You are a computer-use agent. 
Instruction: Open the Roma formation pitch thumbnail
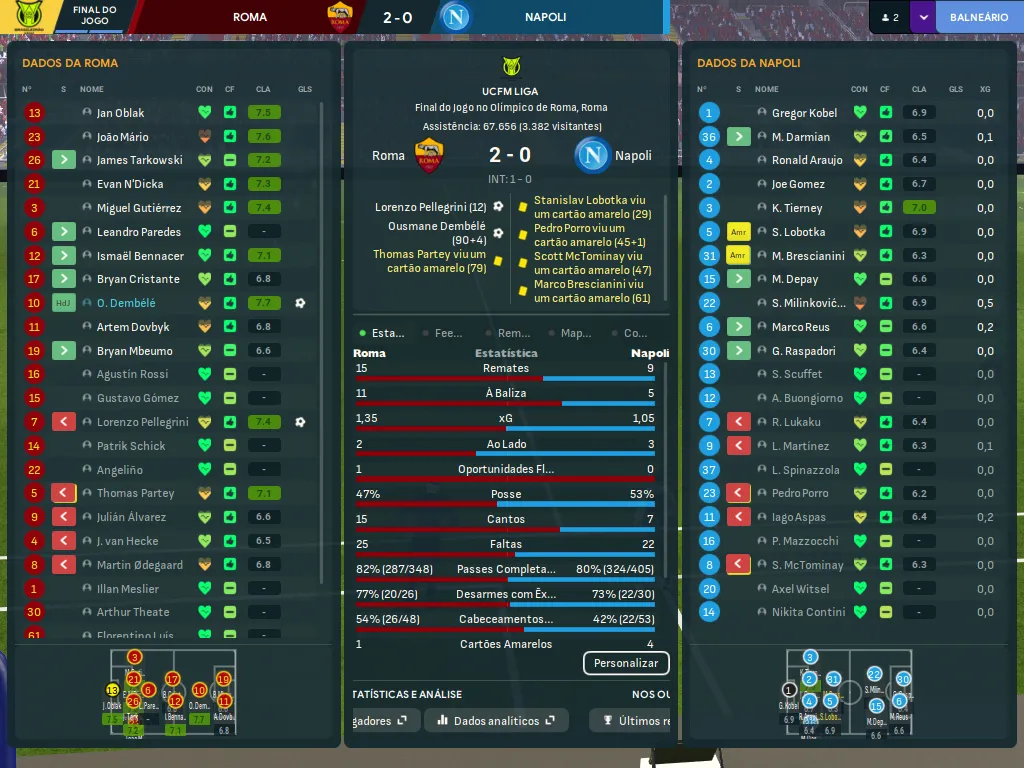[171, 693]
